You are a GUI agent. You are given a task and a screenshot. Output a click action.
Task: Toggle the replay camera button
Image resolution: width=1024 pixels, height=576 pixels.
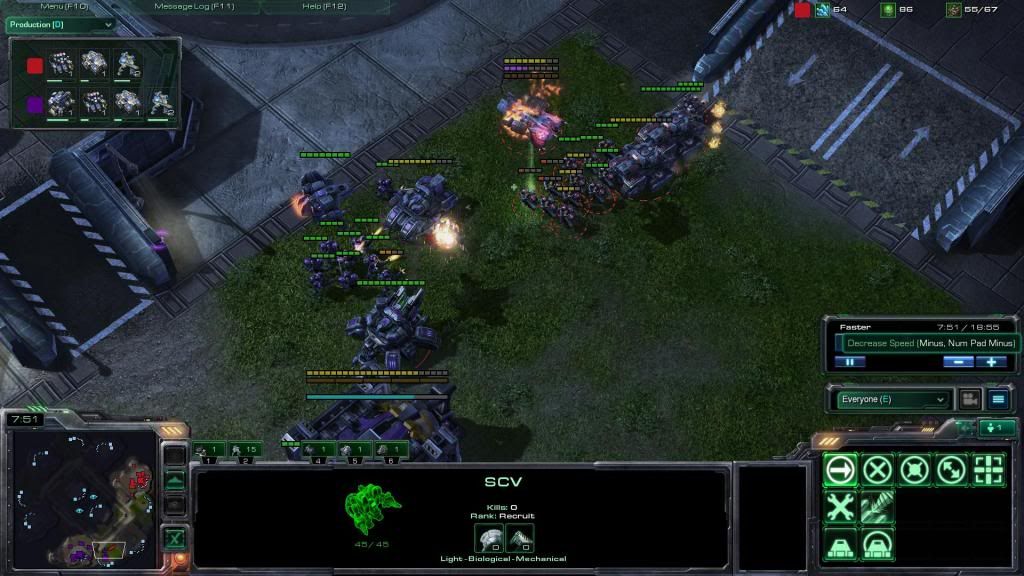968,400
